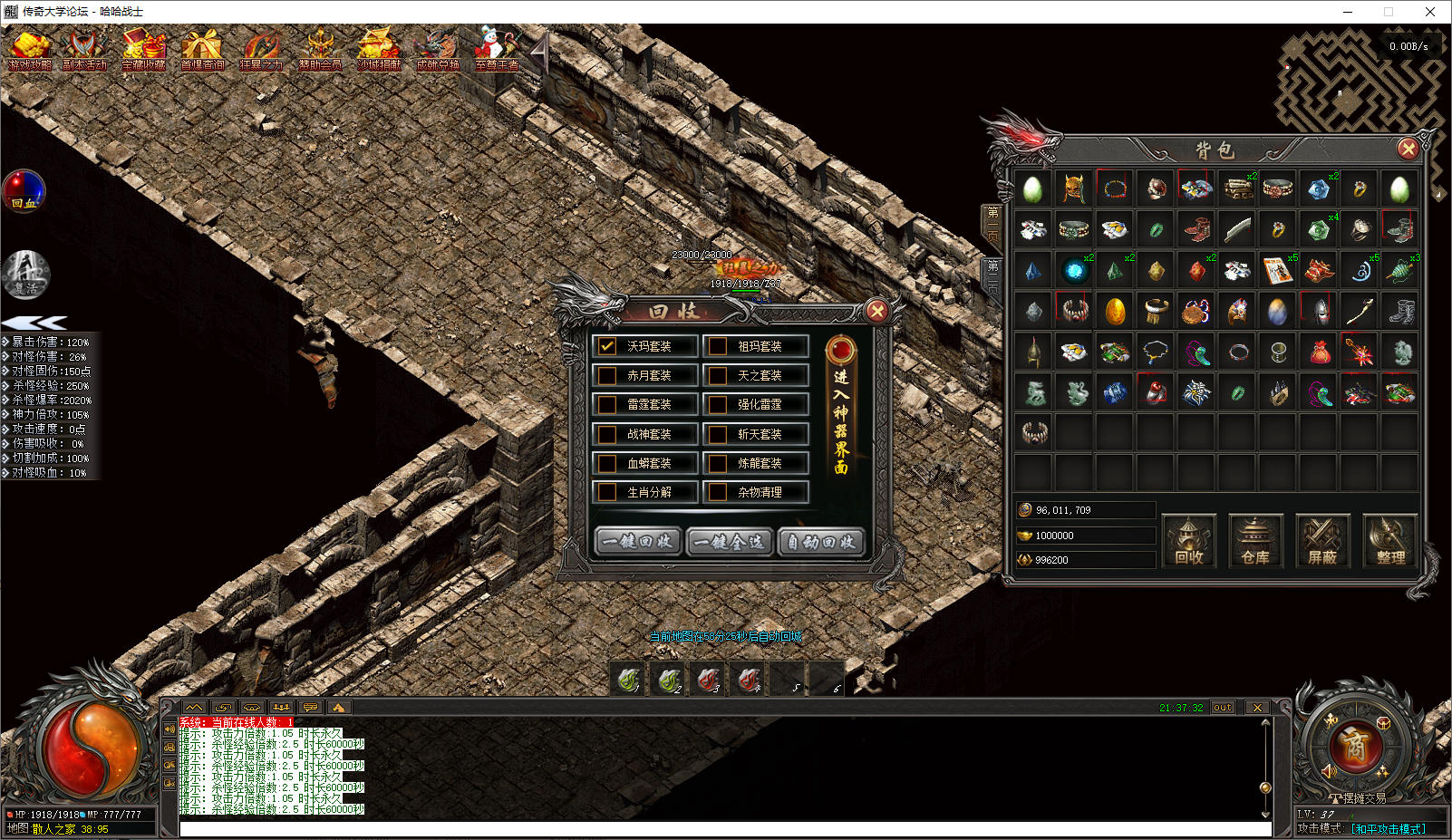Open the 进入神器界面 panel
The width and height of the screenshot is (1452, 840).
tap(841, 408)
